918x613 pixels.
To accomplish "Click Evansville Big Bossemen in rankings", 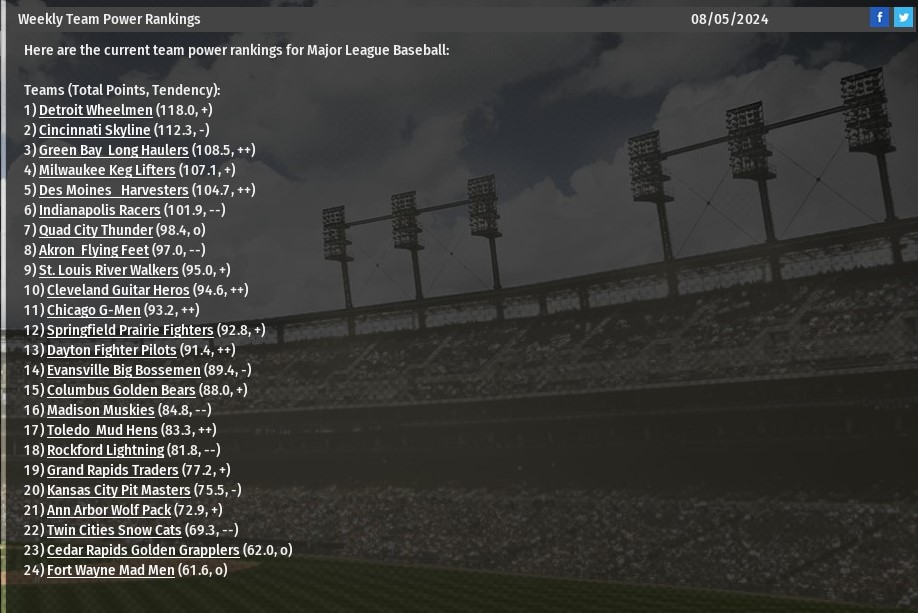I will point(123,370).
